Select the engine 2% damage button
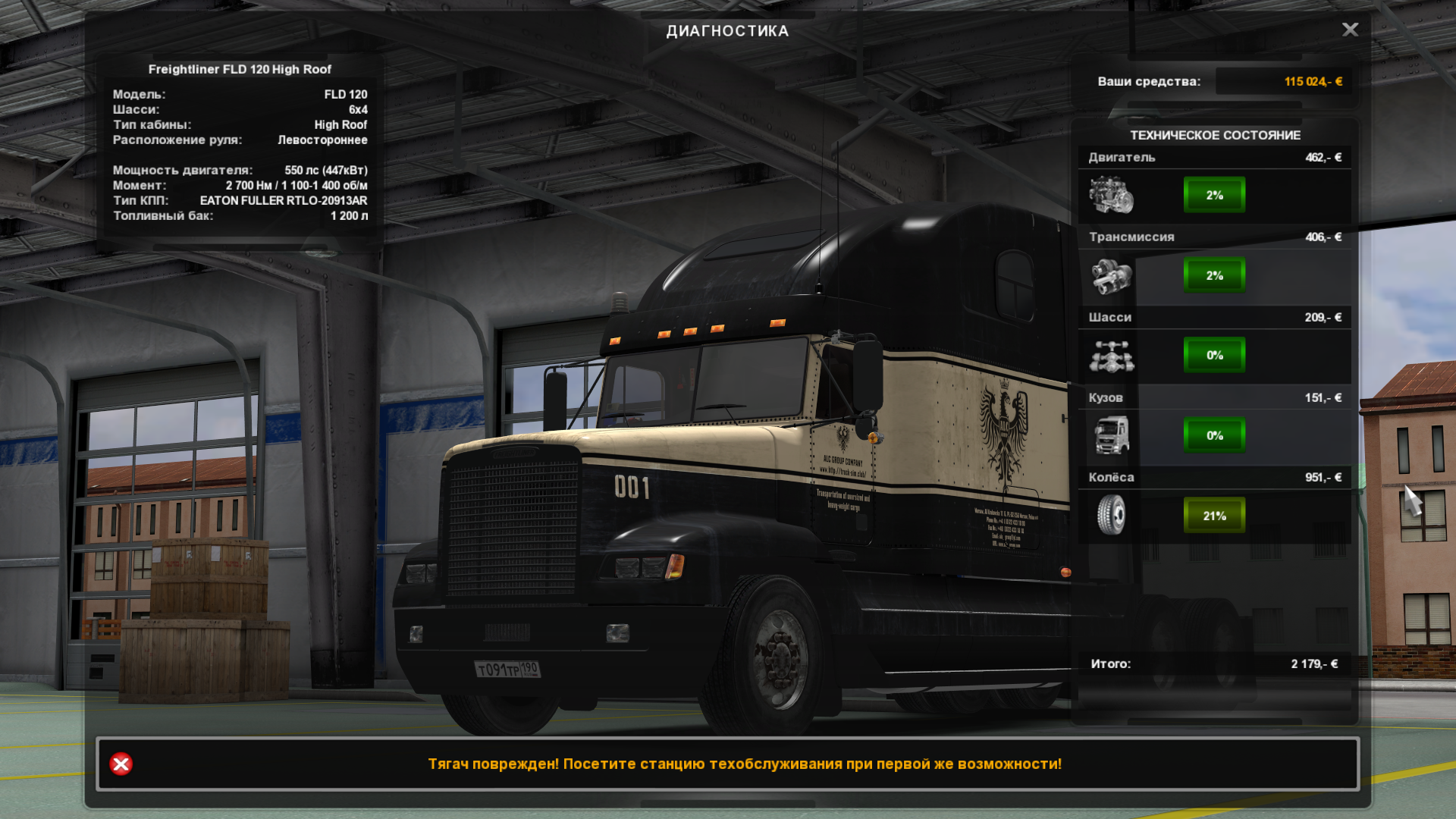1456x819 pixels. point(1214,195)
